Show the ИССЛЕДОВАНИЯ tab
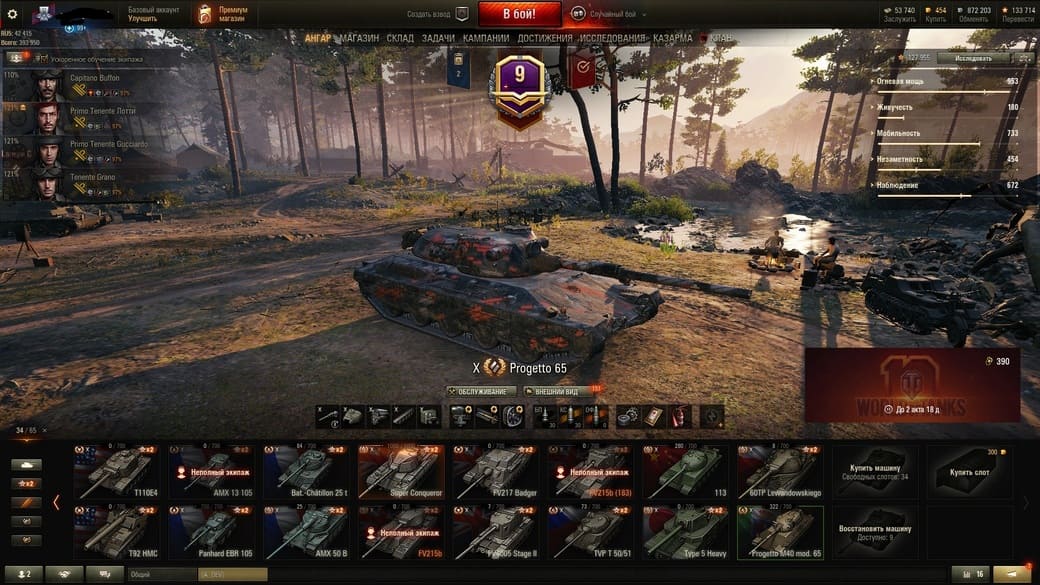The width and height of the screenshot is (1040, 585). [613, 38]
